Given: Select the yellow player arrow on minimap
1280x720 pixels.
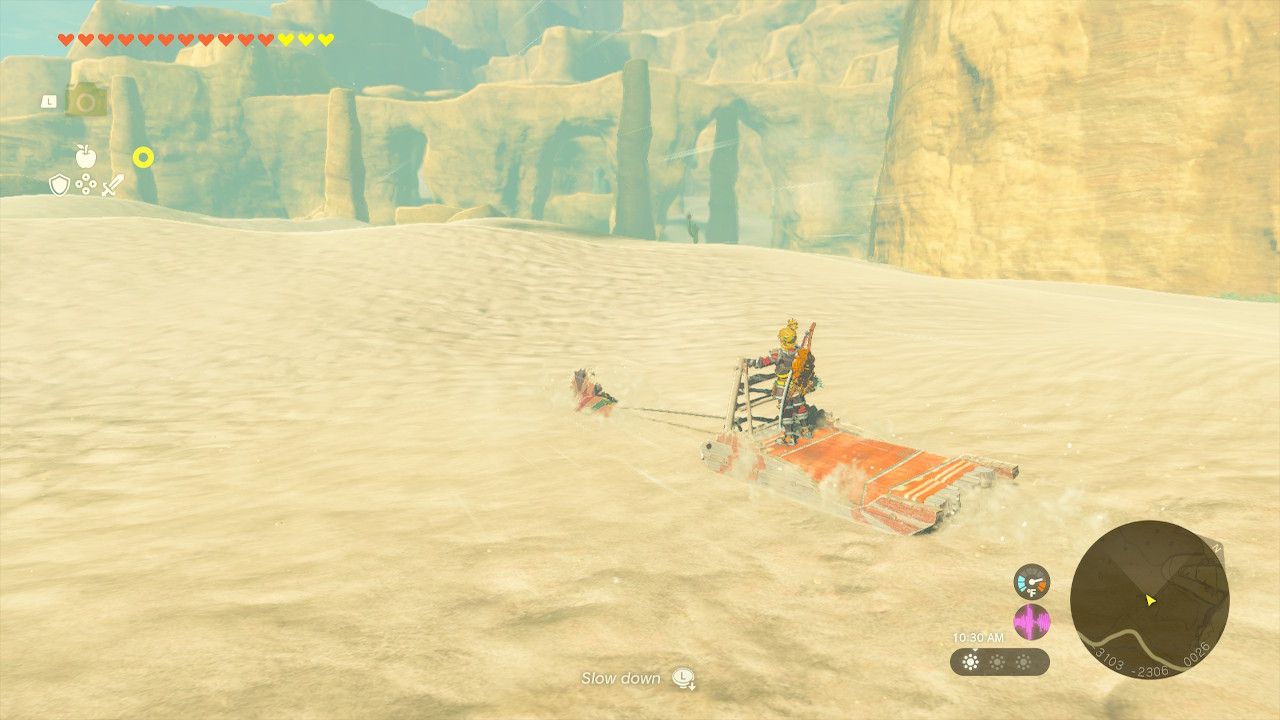Looking at the screenshot, I should (x=1150, y=600).
